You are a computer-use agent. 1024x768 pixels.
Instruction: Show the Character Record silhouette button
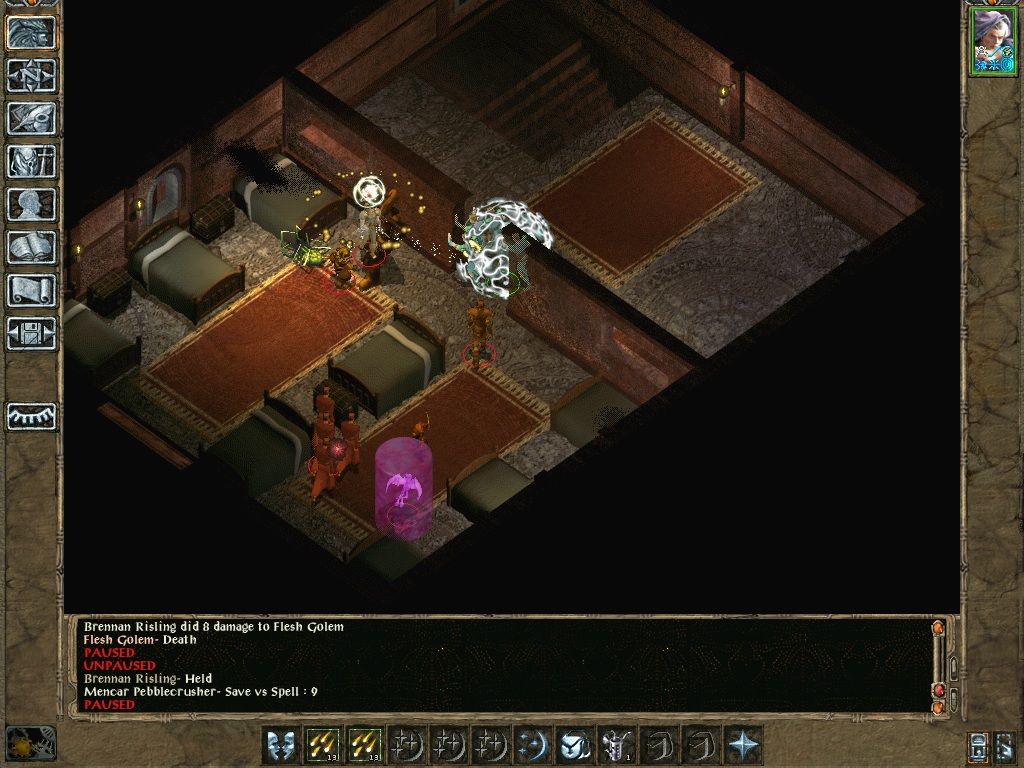point(32,204)
